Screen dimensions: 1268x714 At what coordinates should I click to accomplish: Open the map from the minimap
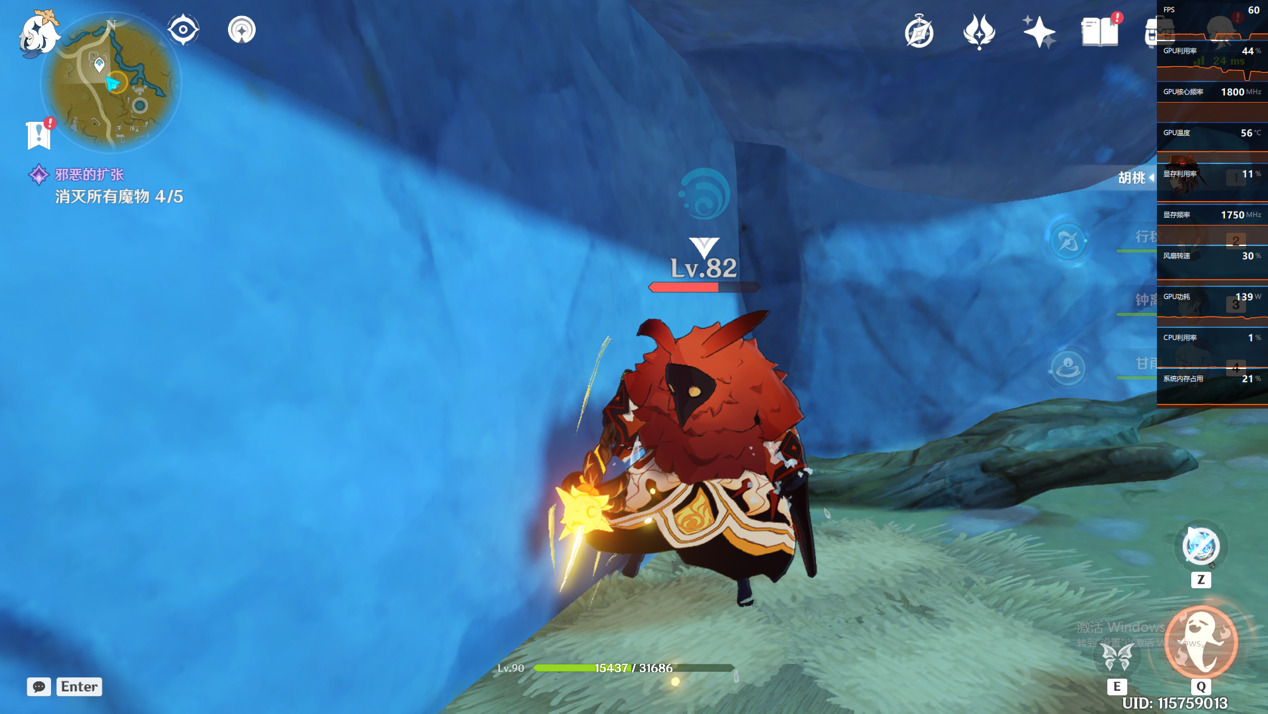click(110, 82)
